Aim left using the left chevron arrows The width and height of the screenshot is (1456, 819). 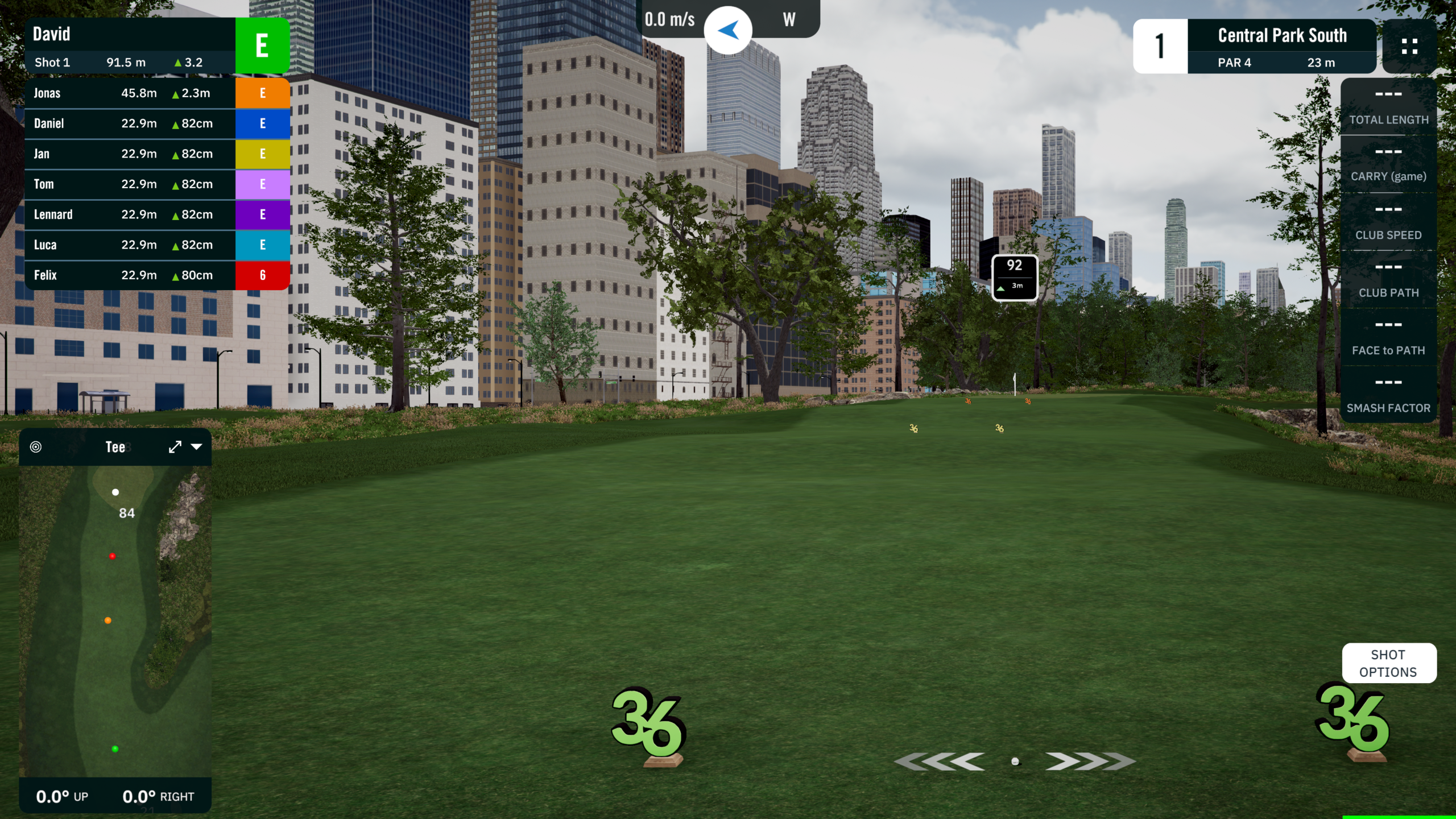point(940,761)
